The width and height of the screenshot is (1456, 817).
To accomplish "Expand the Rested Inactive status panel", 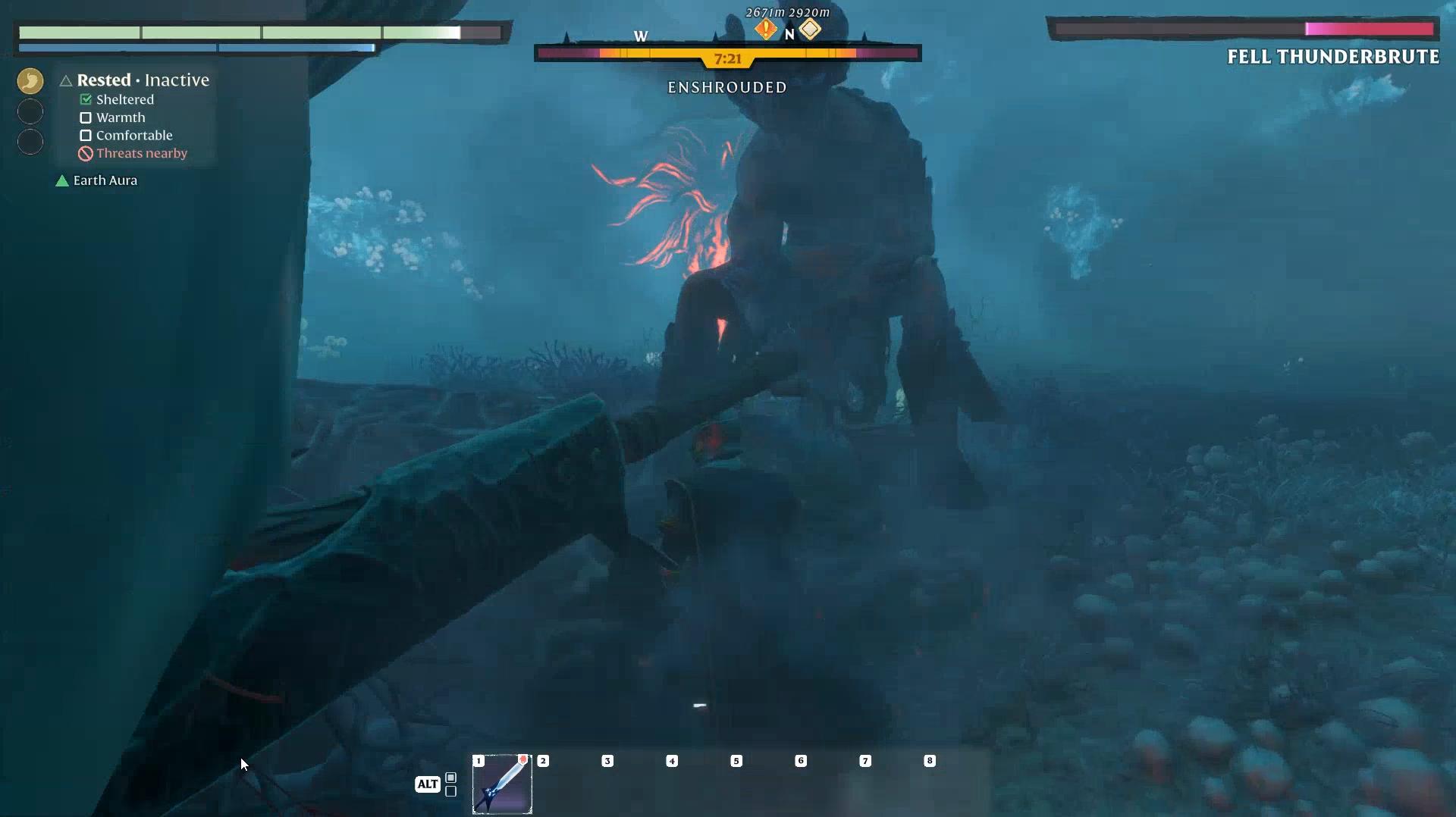I will 141,80.
